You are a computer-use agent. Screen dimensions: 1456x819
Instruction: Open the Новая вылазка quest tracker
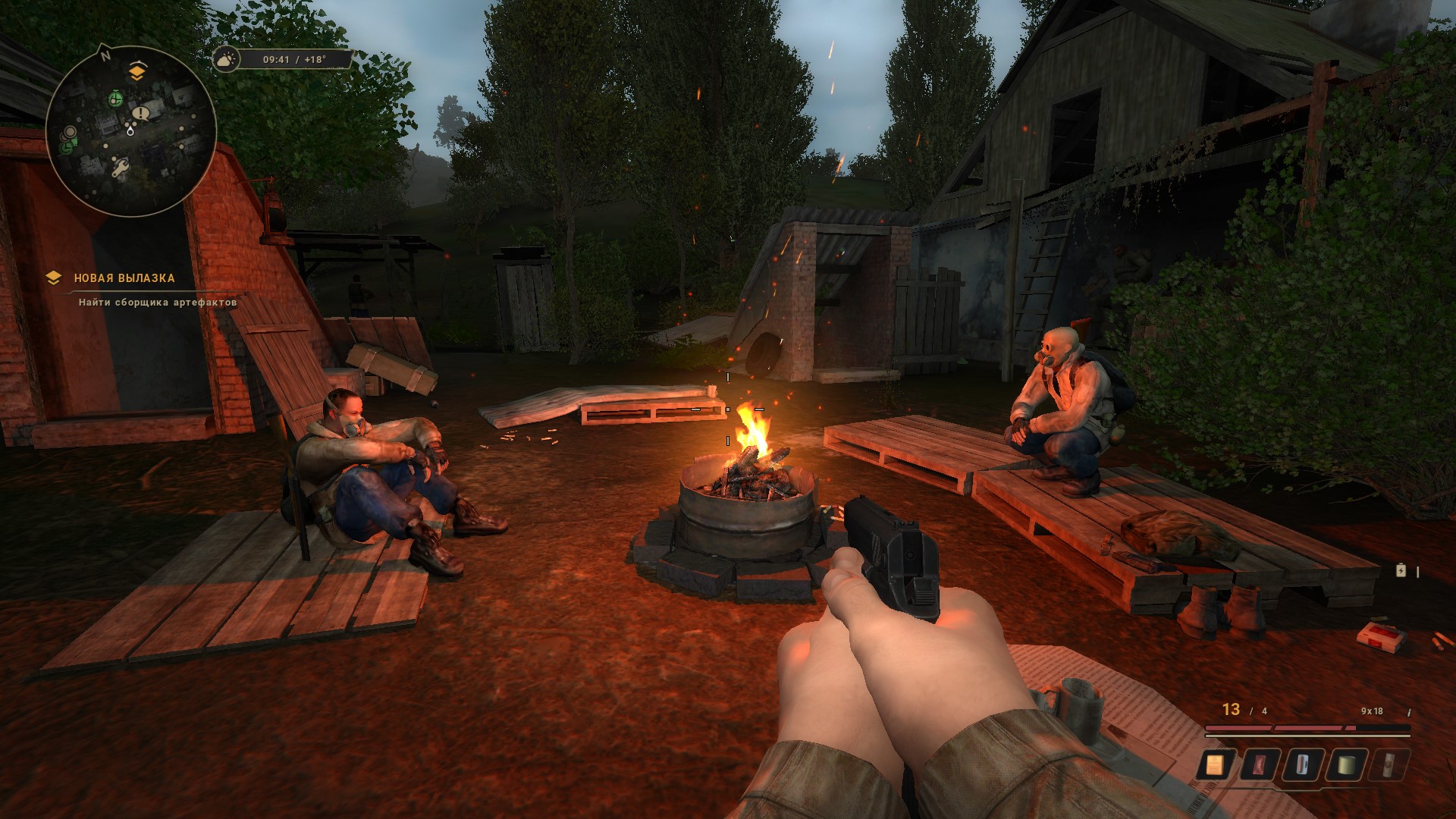(x=124, y=278)
